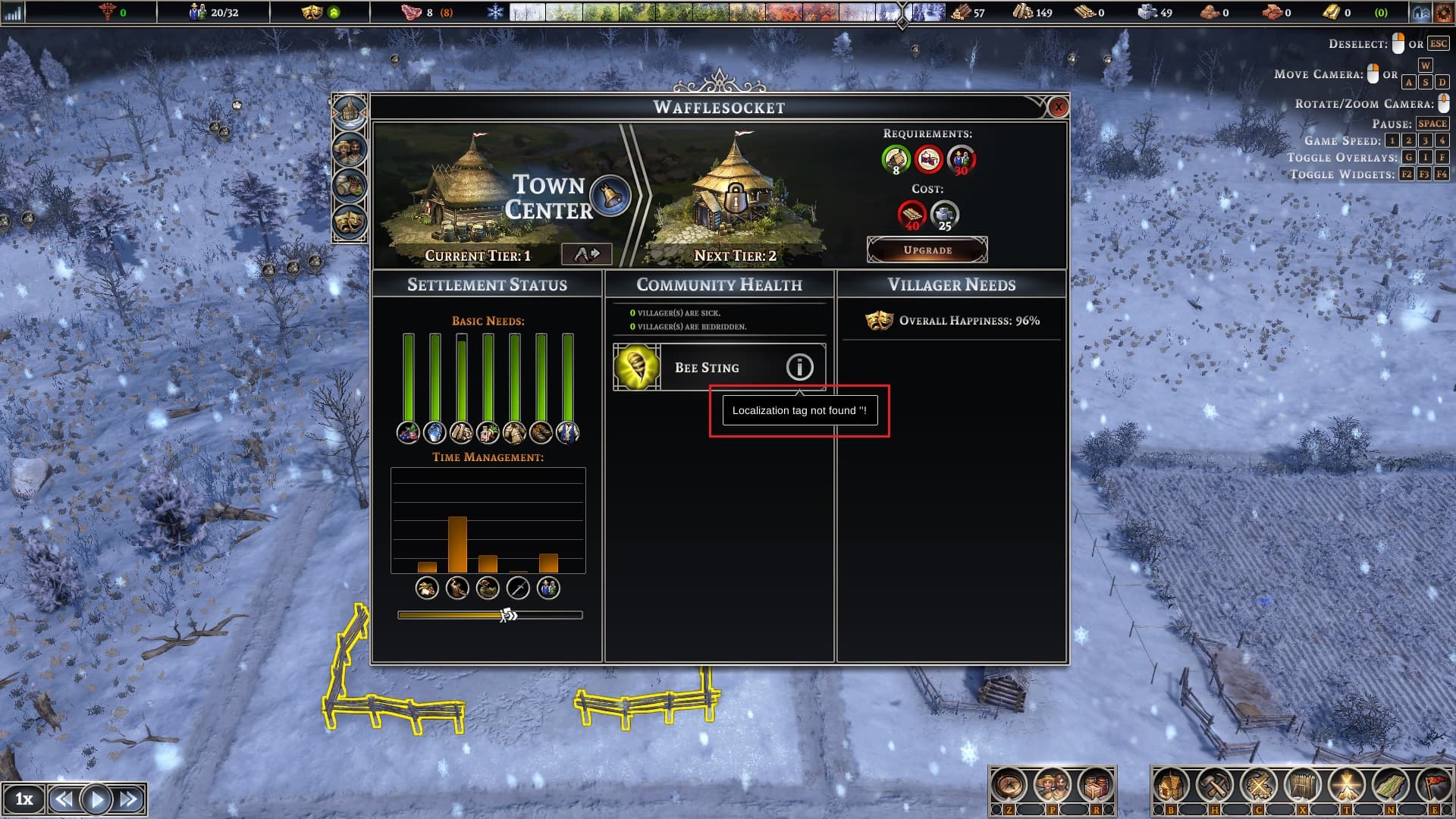Click the move-building button beside Current Tier
Image resolution: width=1456 pixels, height=819 pixels.
[586, 254]
